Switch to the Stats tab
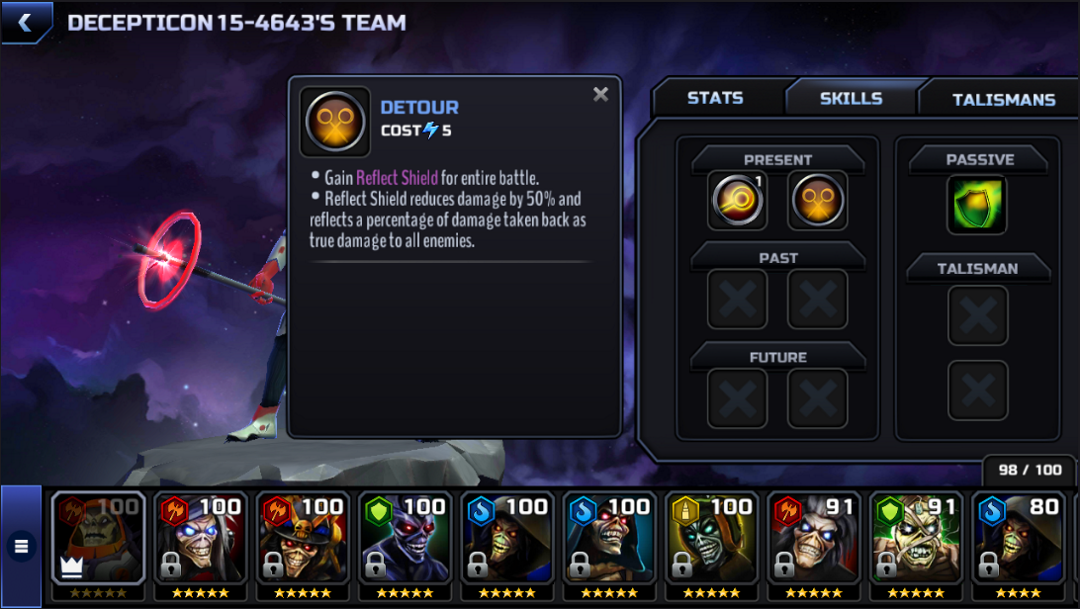The width and height of the screenshot is (1080, 609). click(x=715, y=98)
